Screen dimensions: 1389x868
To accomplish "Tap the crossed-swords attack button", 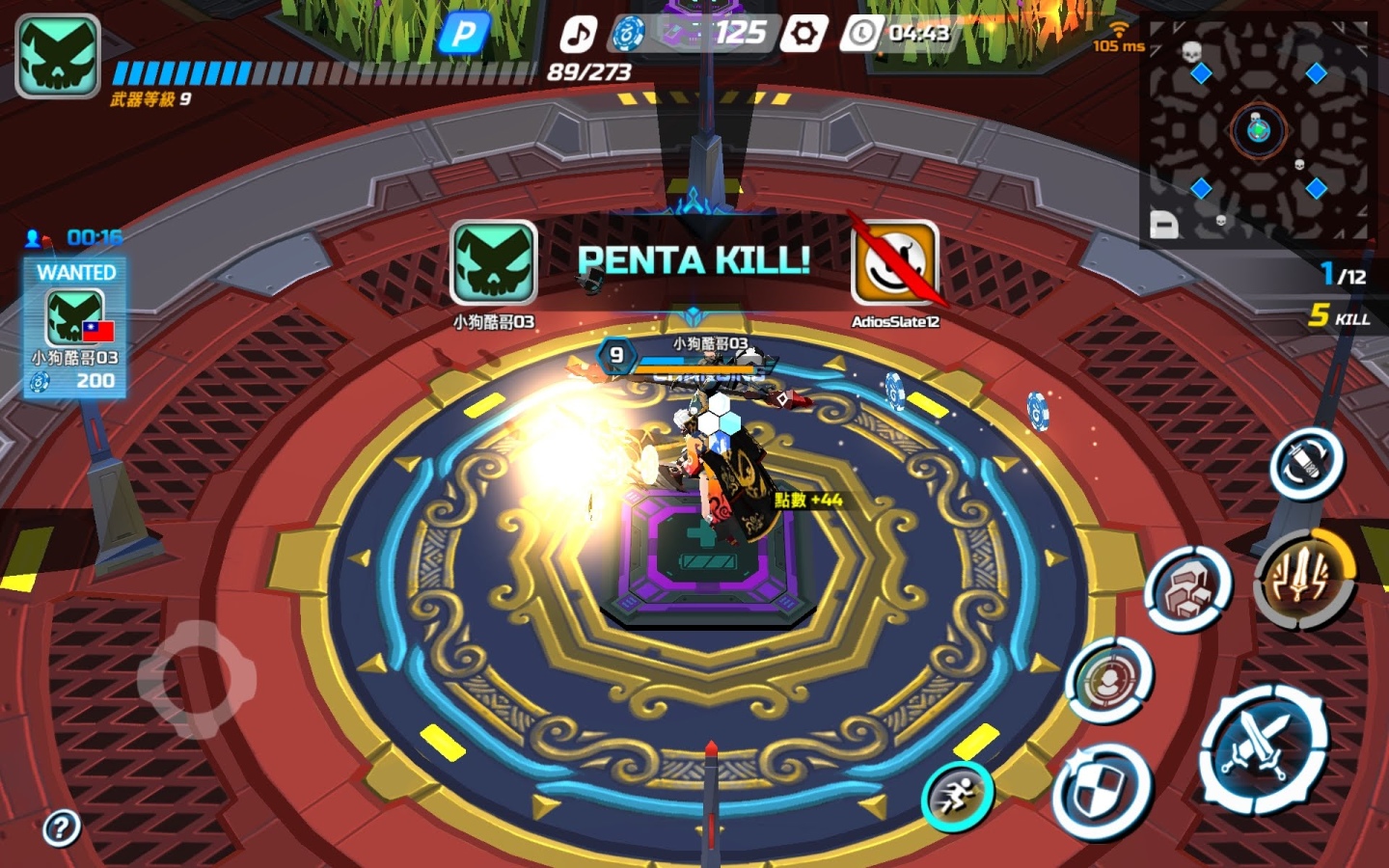I will point(1265,747).
